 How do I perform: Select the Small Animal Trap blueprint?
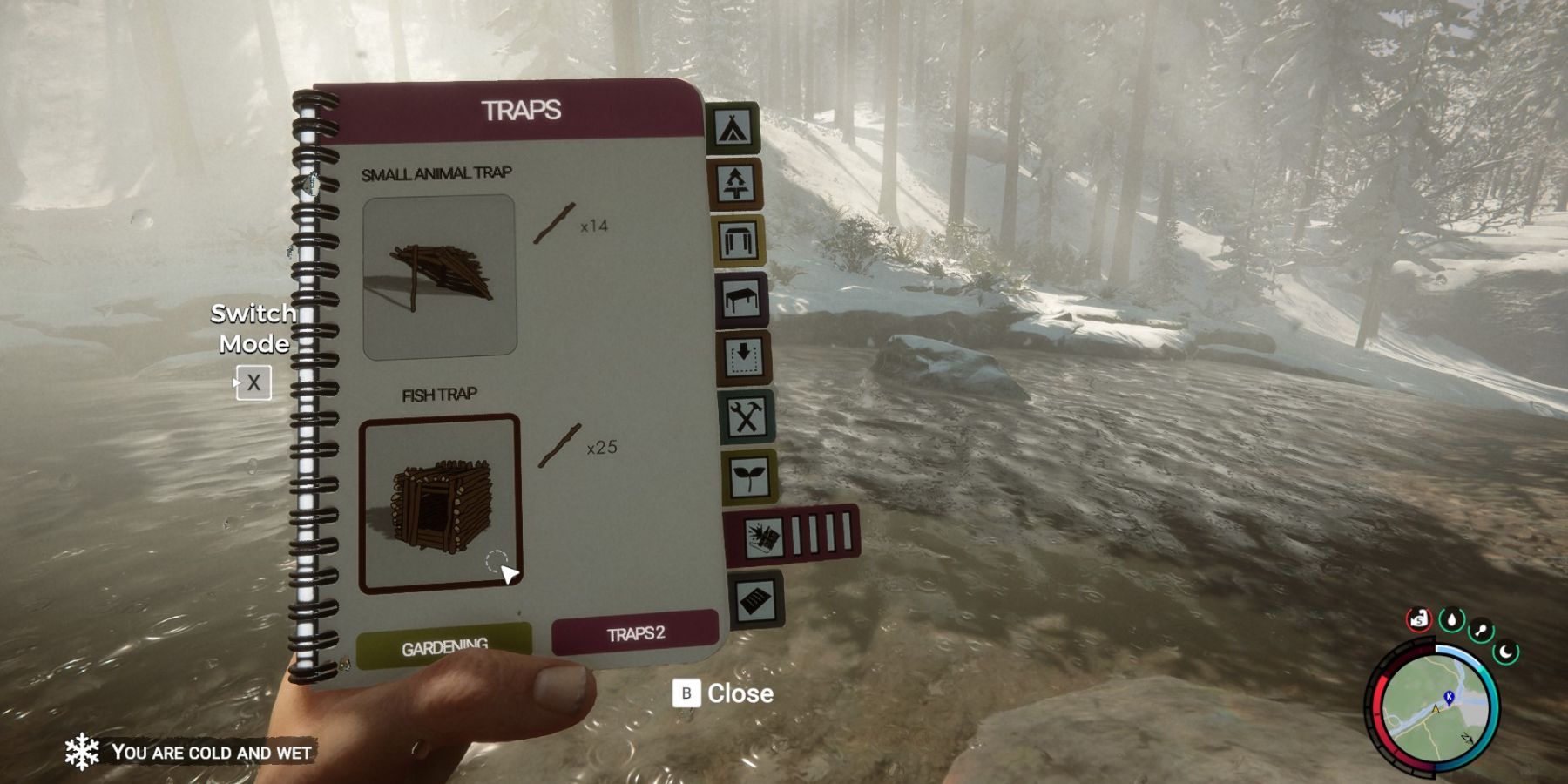[439, 277]
